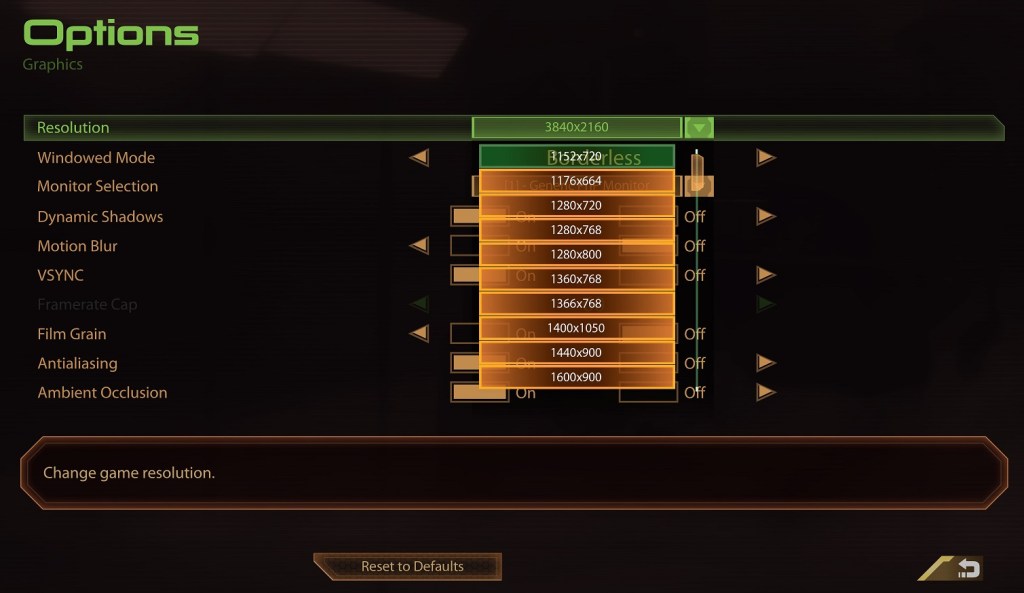The image size is (1024, 593).
Task: Click the left arrow for Film Grain
Action: pyautogui.click(x=419, y=334)
